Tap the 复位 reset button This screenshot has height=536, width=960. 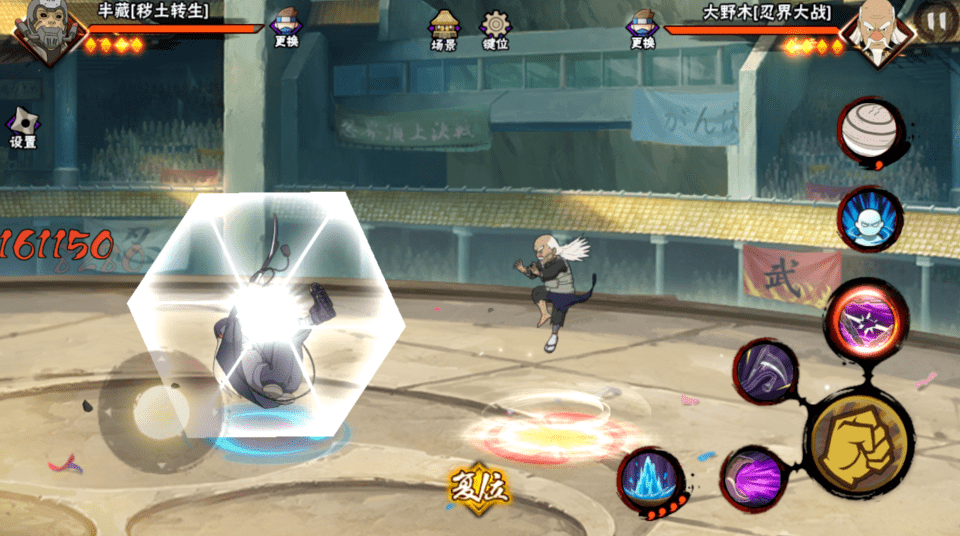pos(478,489)
